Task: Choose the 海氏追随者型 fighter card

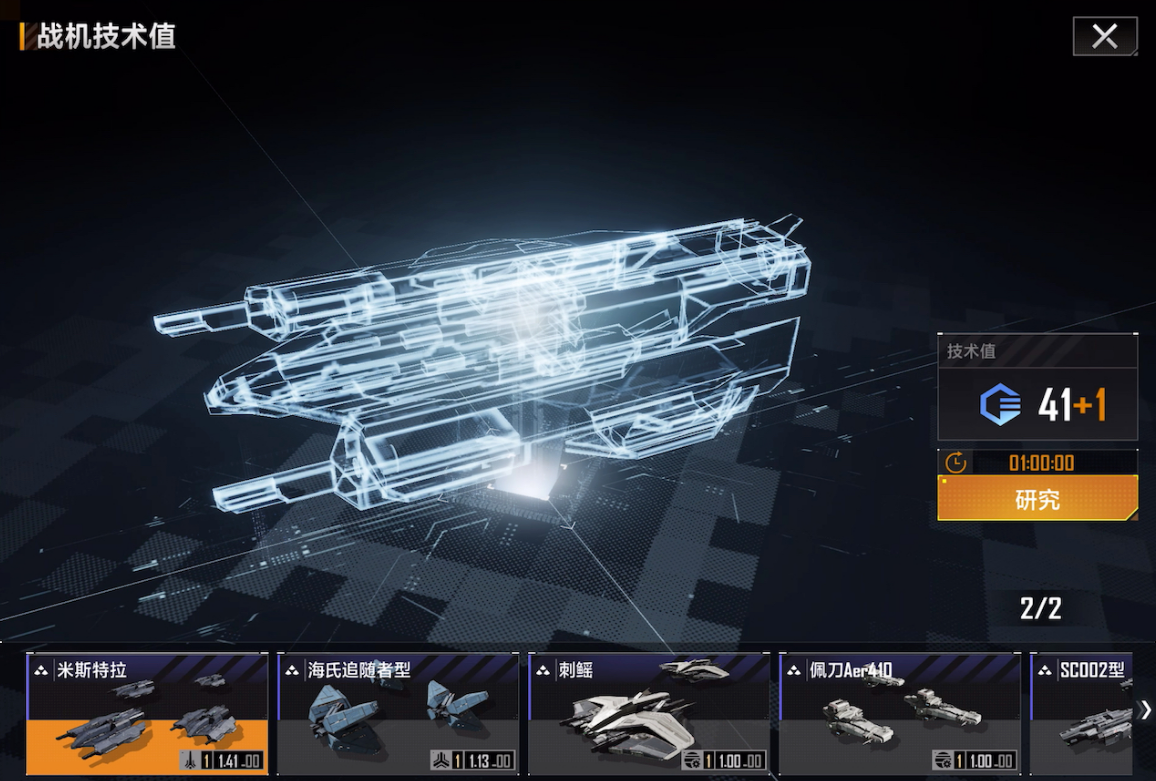Action: coord(397,714)
